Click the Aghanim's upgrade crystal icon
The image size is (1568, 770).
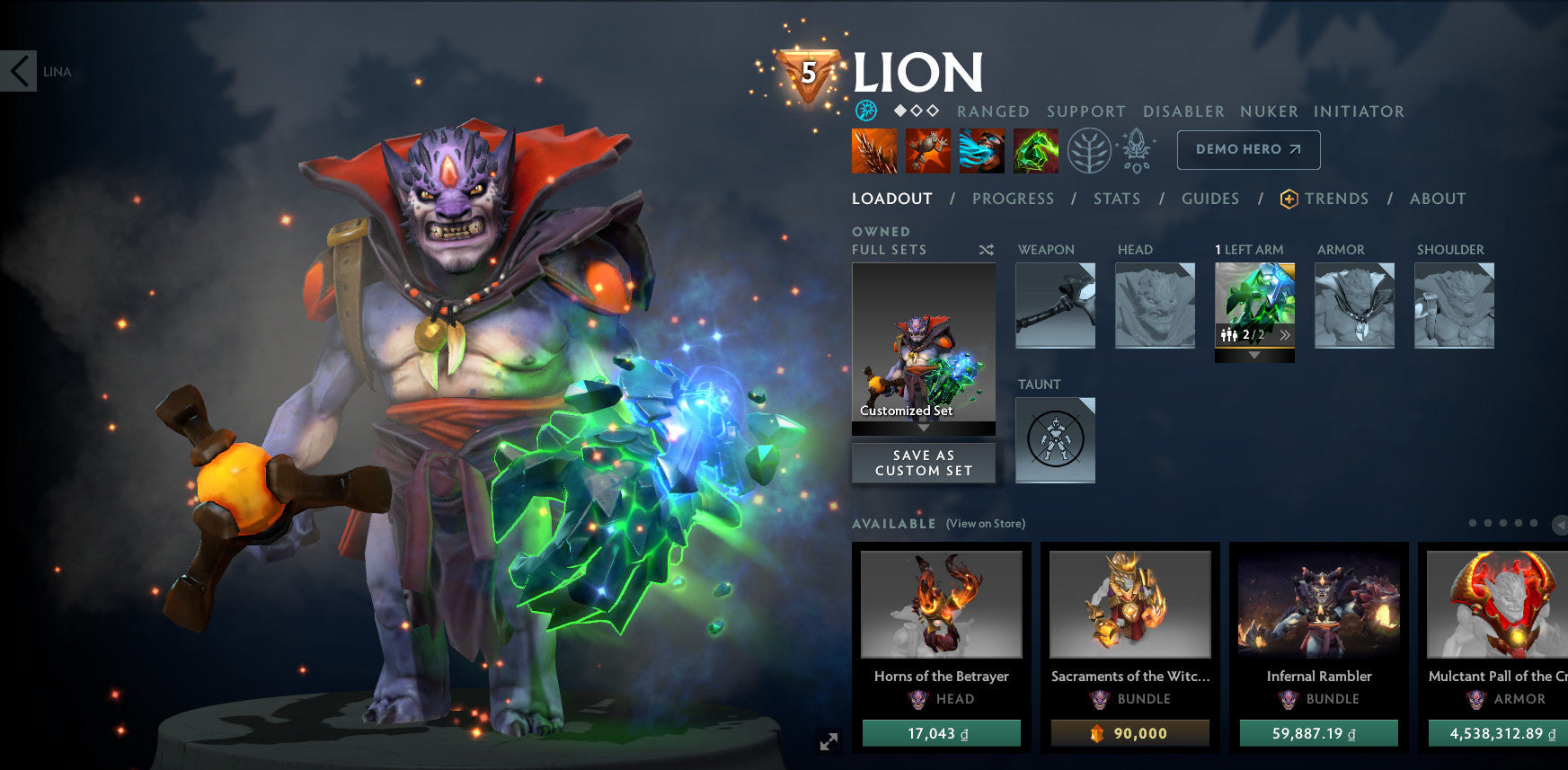point(1135,150)
